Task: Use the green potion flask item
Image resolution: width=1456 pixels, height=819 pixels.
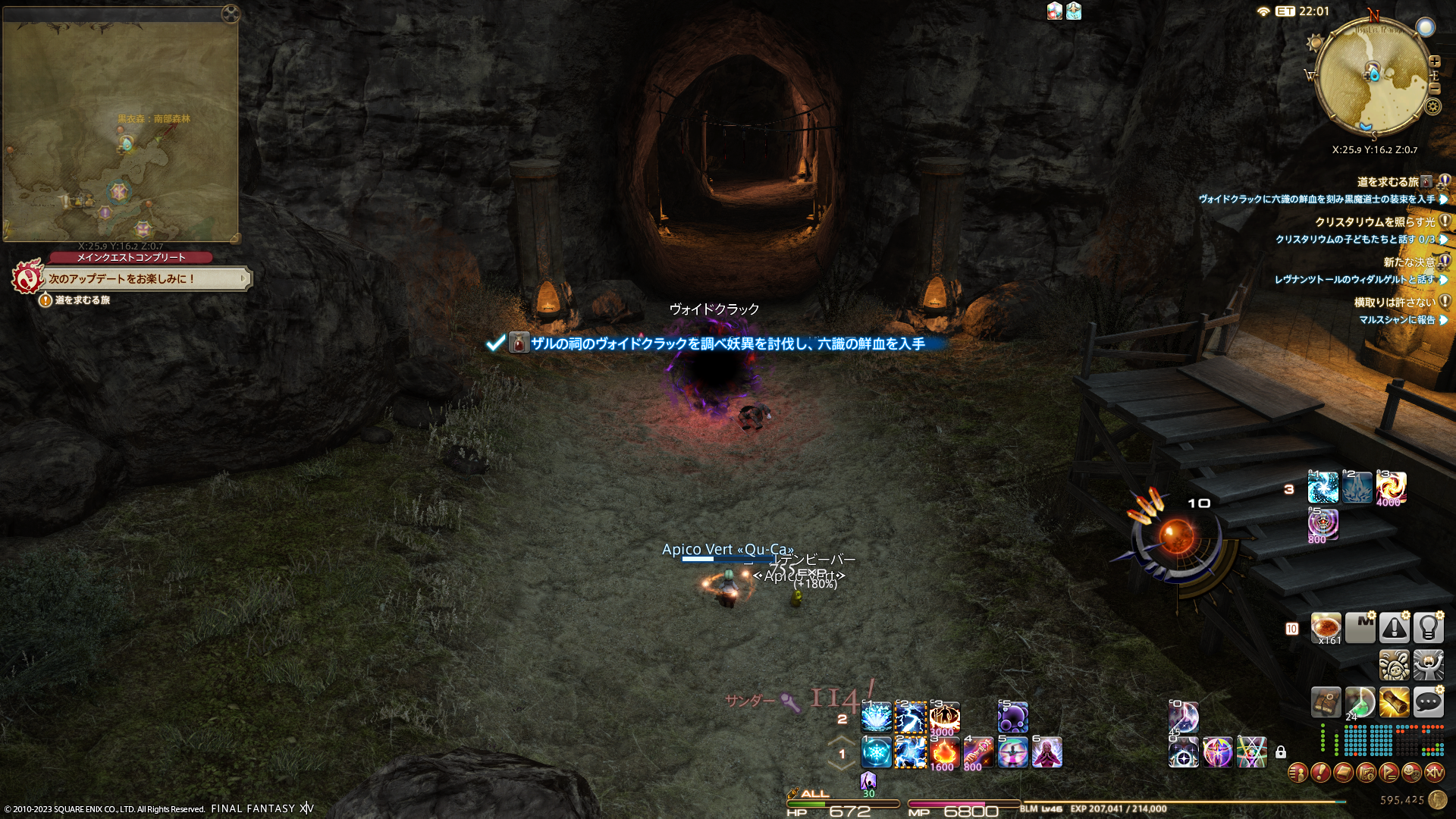Action: point(1360,702)
